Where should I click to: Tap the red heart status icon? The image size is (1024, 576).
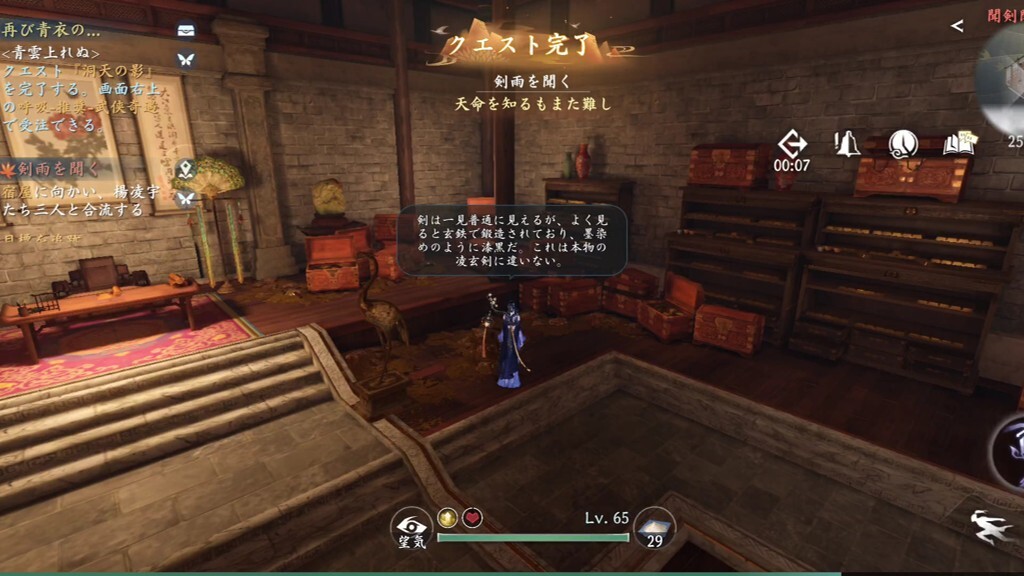tap(472, 517)
